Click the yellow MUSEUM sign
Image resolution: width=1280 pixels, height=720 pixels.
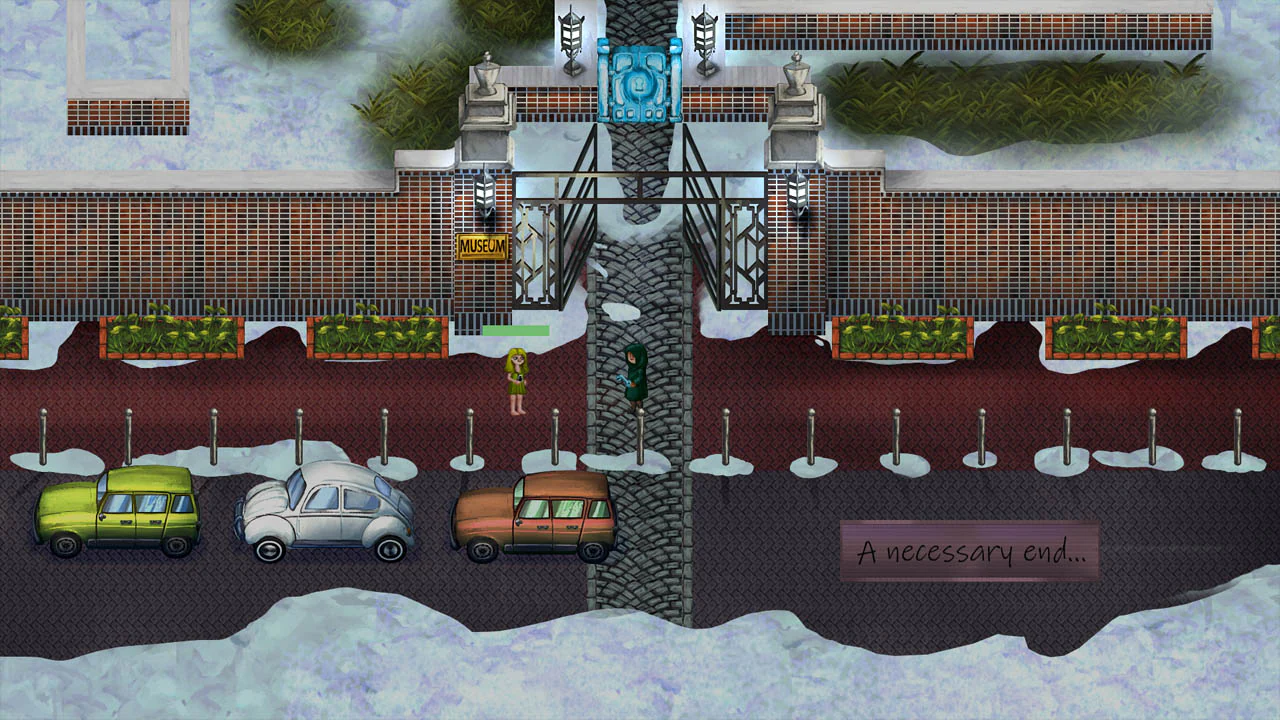tap(481, 244)
